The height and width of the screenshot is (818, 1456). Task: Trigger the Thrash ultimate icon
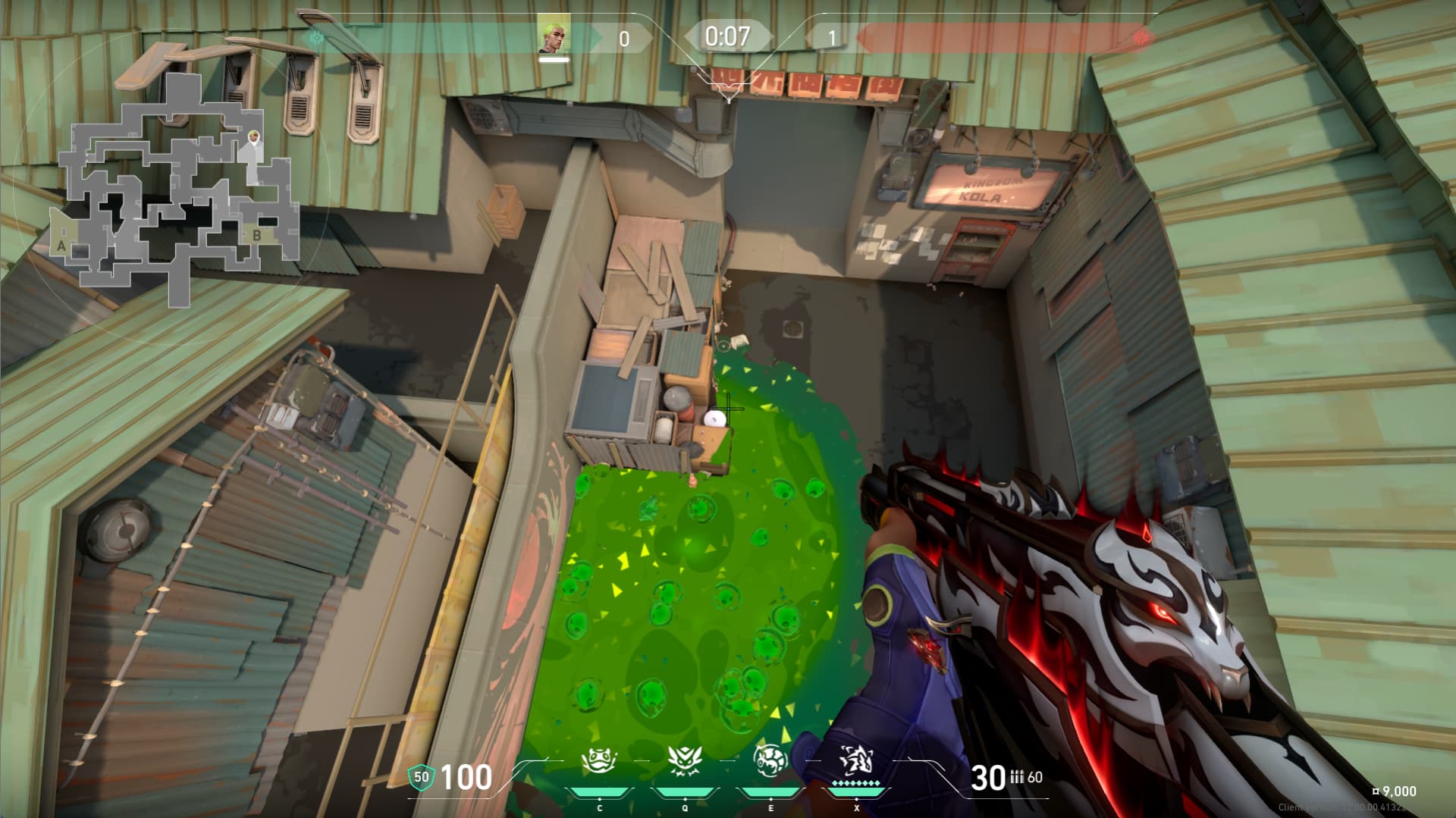pyautogui.click(x=856, y=760)
